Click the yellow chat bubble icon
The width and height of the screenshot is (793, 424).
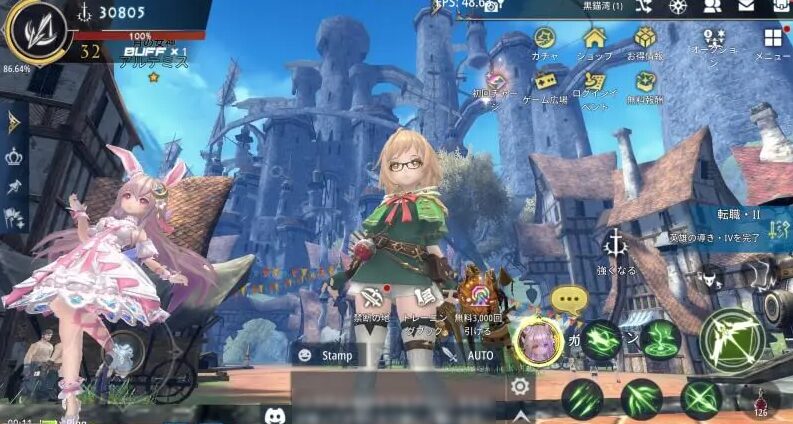click(x=570, y=298)
